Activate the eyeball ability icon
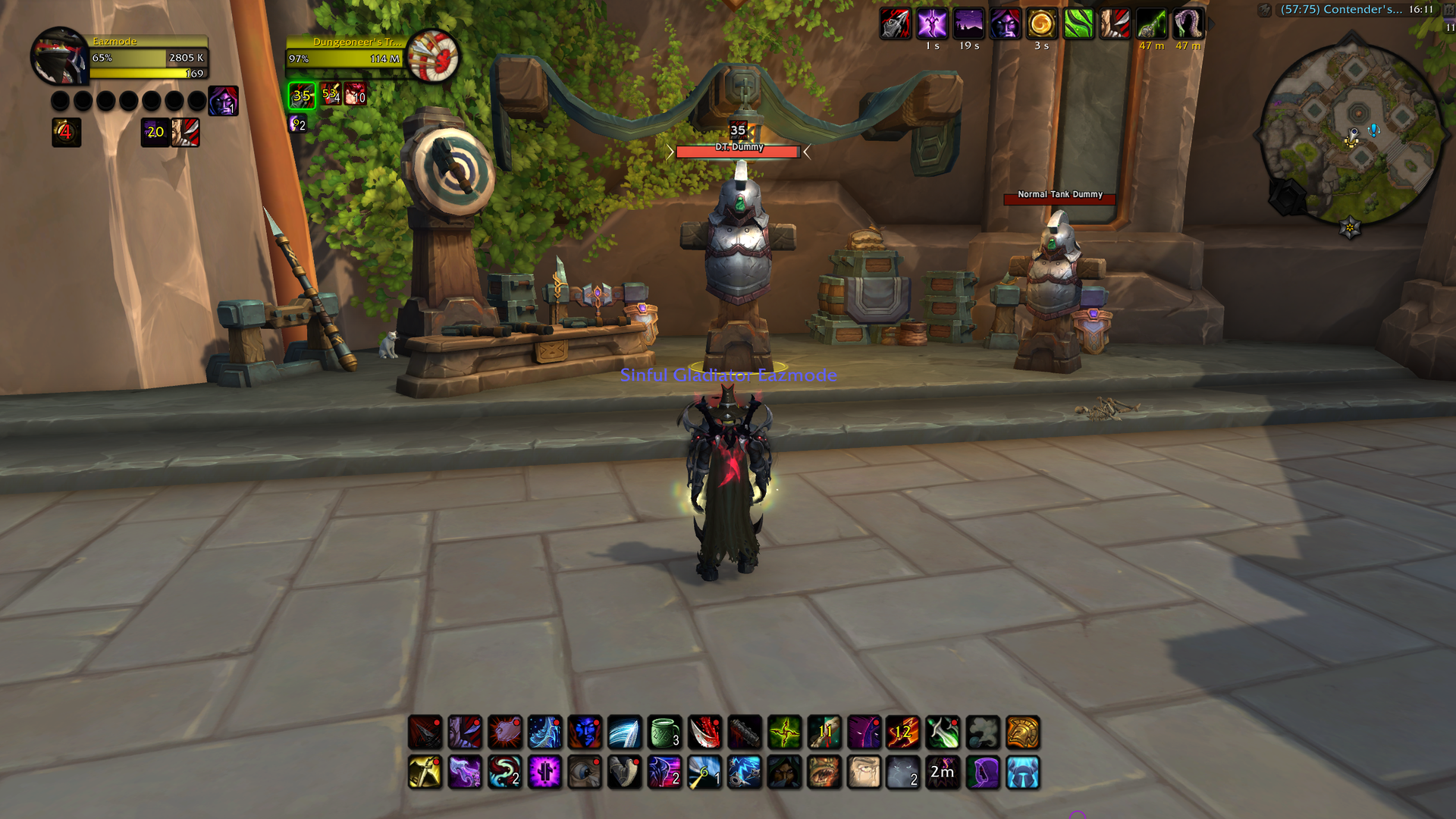This screenshot has width=1456, height=819. coord(585,773)
